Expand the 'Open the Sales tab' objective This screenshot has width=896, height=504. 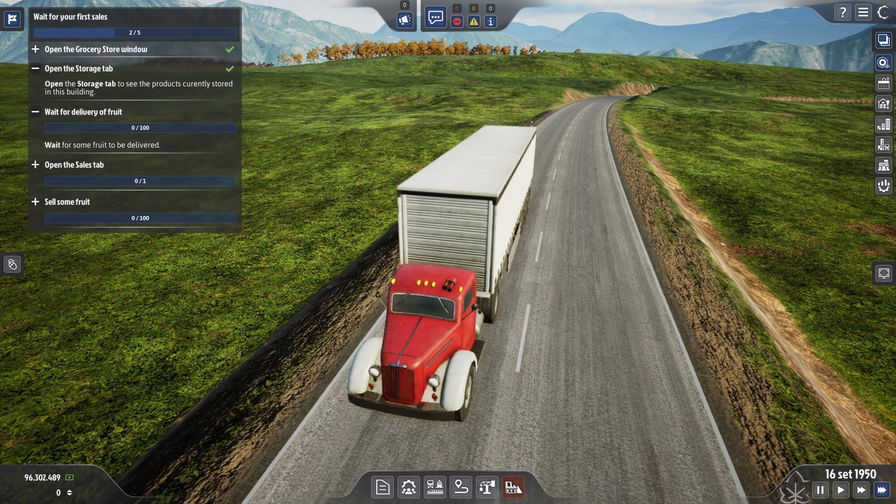(36, 165)
